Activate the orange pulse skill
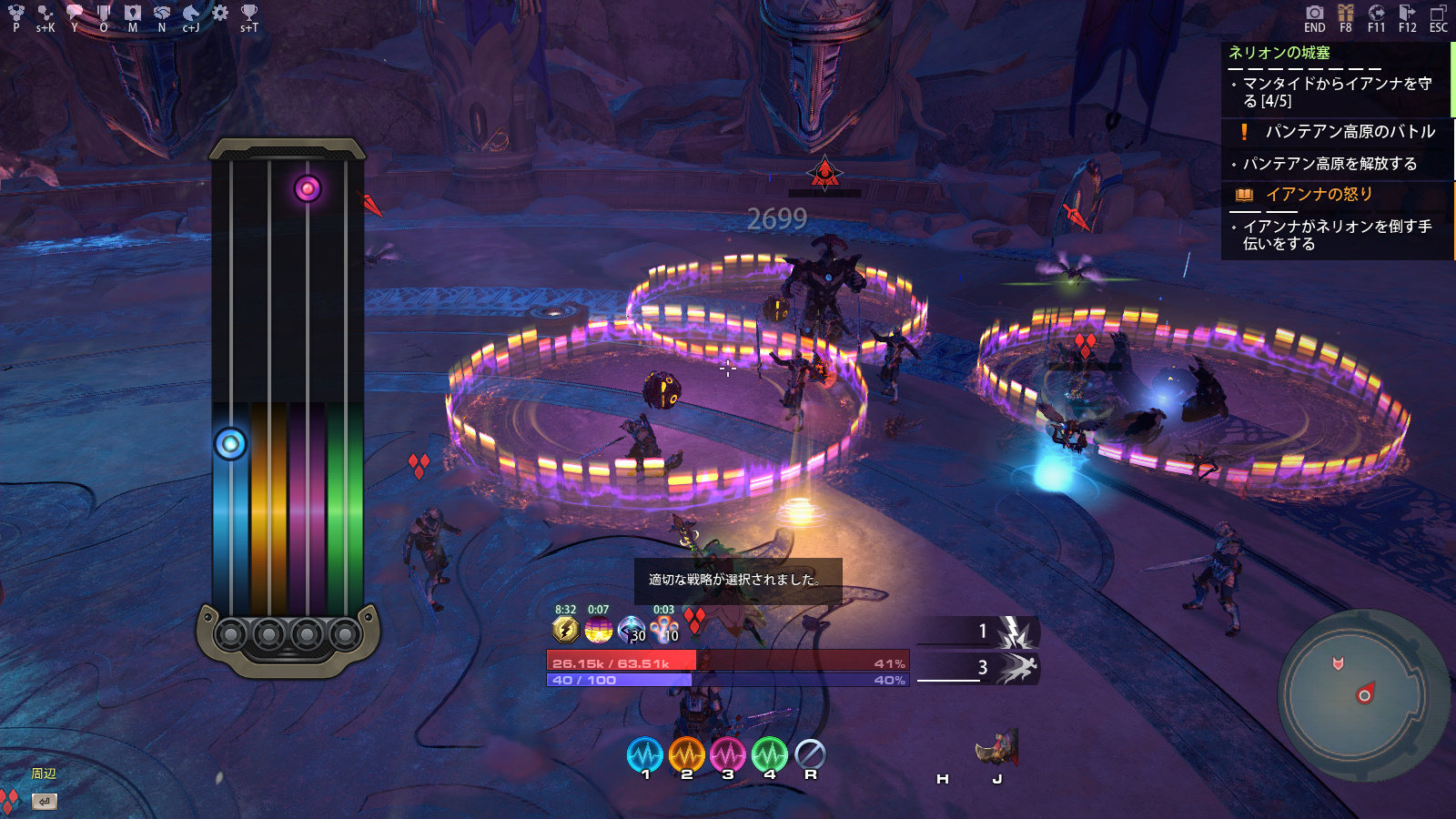Viewport: 1456px width, 819px height. tap(686, 754)
